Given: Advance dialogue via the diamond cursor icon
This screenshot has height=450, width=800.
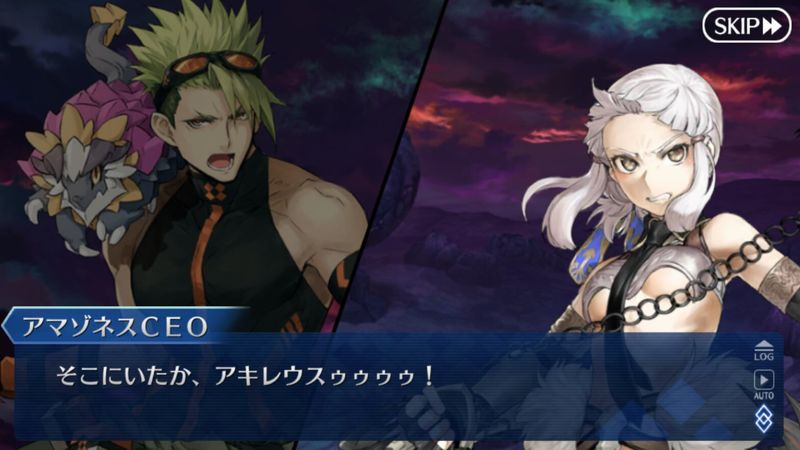Looking at the screenshot, I should [763, 419].
